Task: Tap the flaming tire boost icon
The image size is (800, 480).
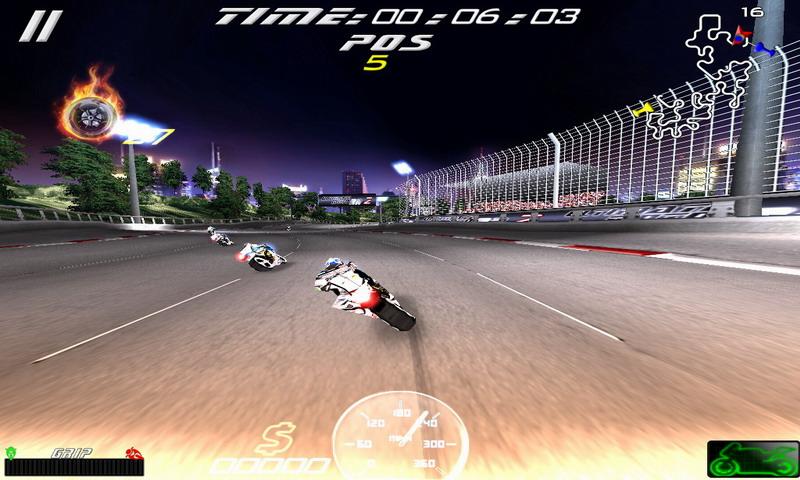Action: tap(92, 112)
